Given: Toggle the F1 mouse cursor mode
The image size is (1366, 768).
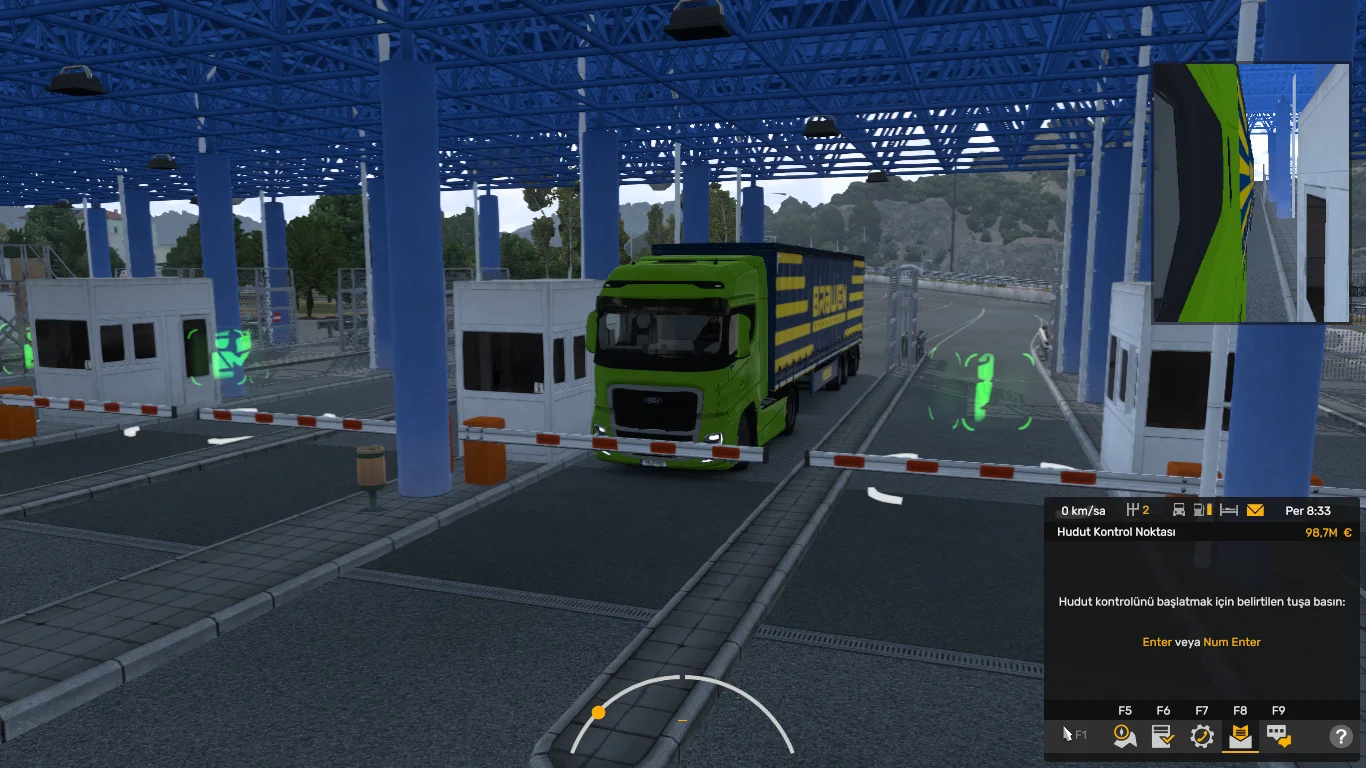Looking at the screenshot, I should point(1072,733).
